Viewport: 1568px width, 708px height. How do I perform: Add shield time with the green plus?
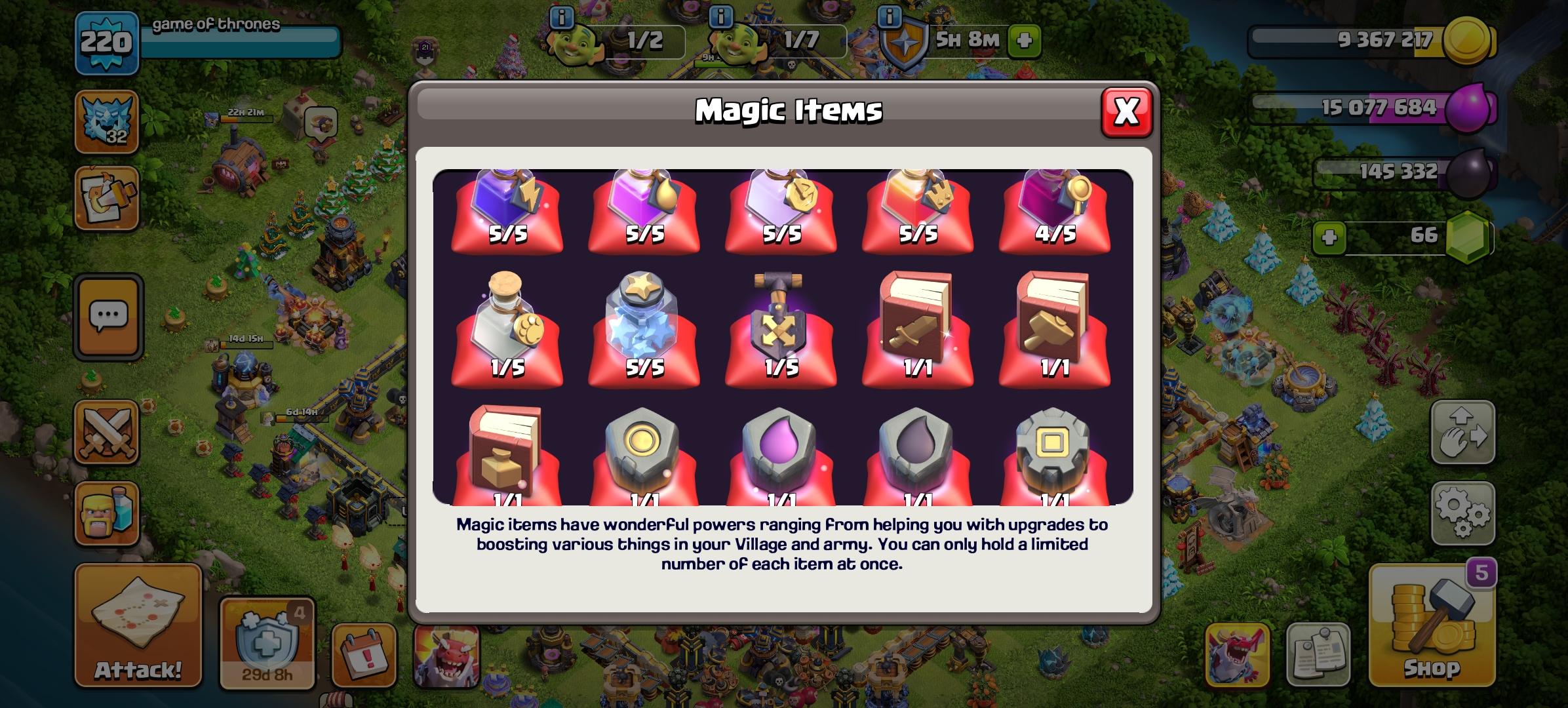click(1024, 41)
